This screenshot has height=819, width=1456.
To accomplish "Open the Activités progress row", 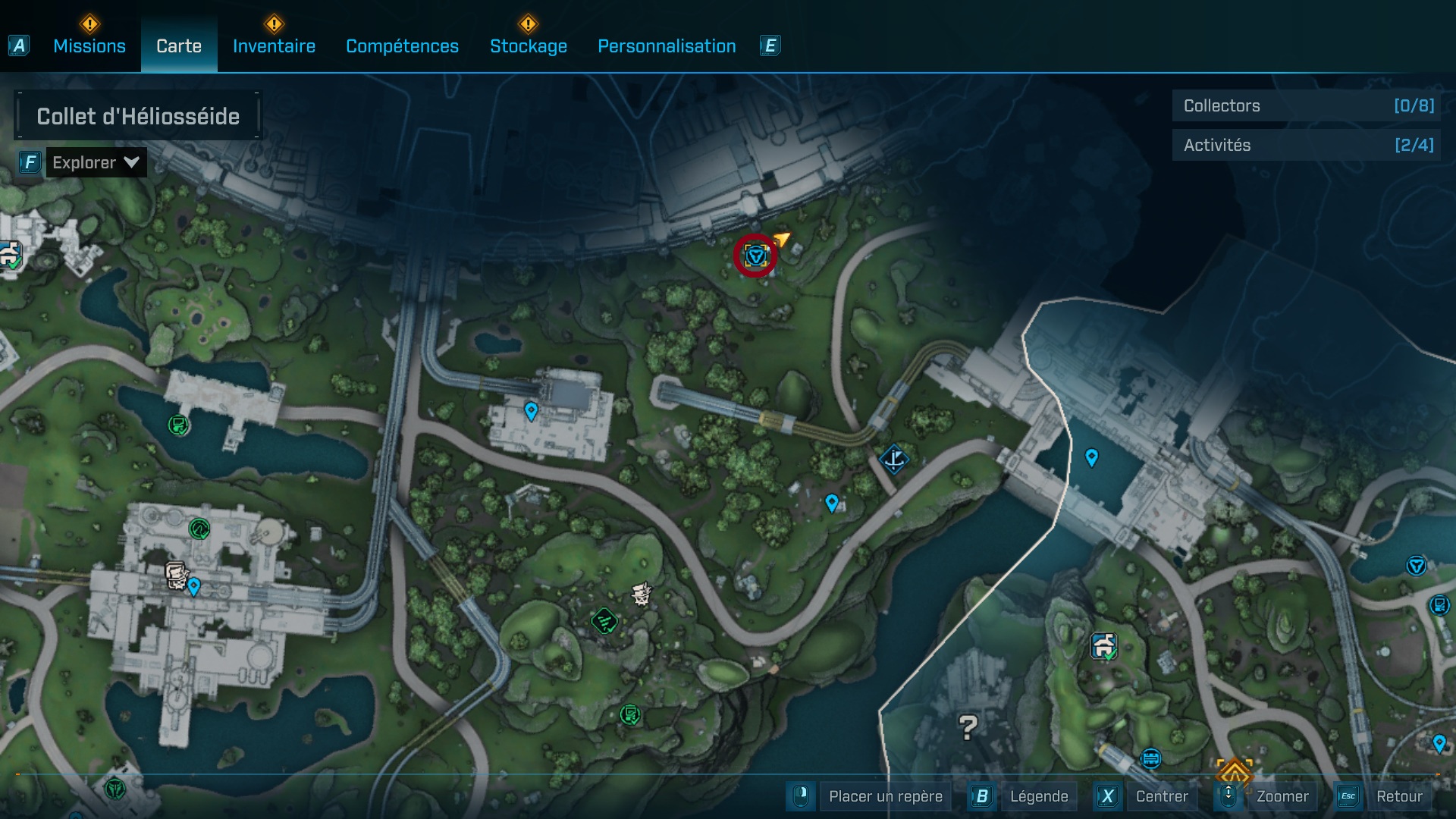I will [1307, 145].
